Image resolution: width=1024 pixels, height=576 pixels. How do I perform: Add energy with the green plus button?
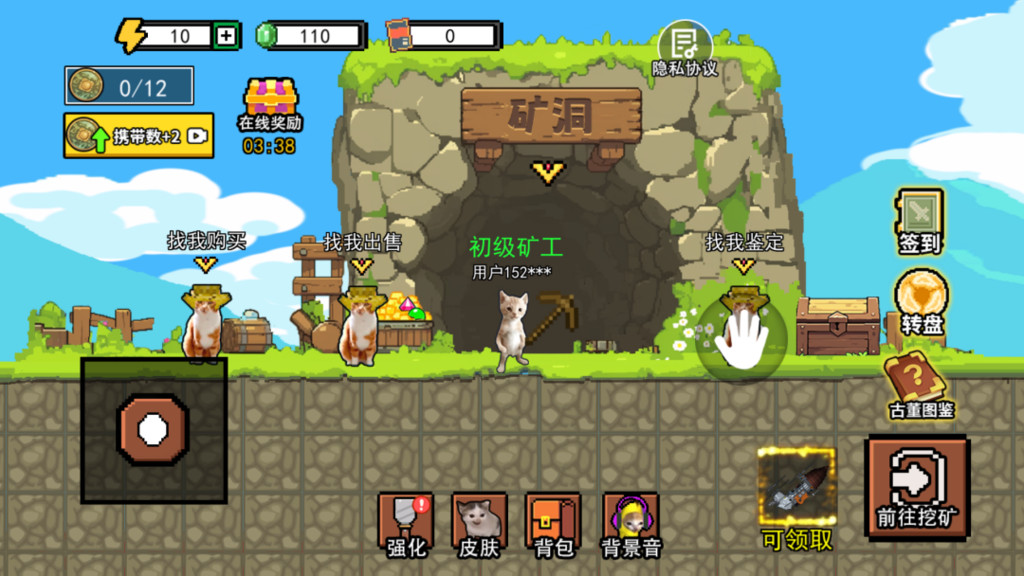pos(227,37)
